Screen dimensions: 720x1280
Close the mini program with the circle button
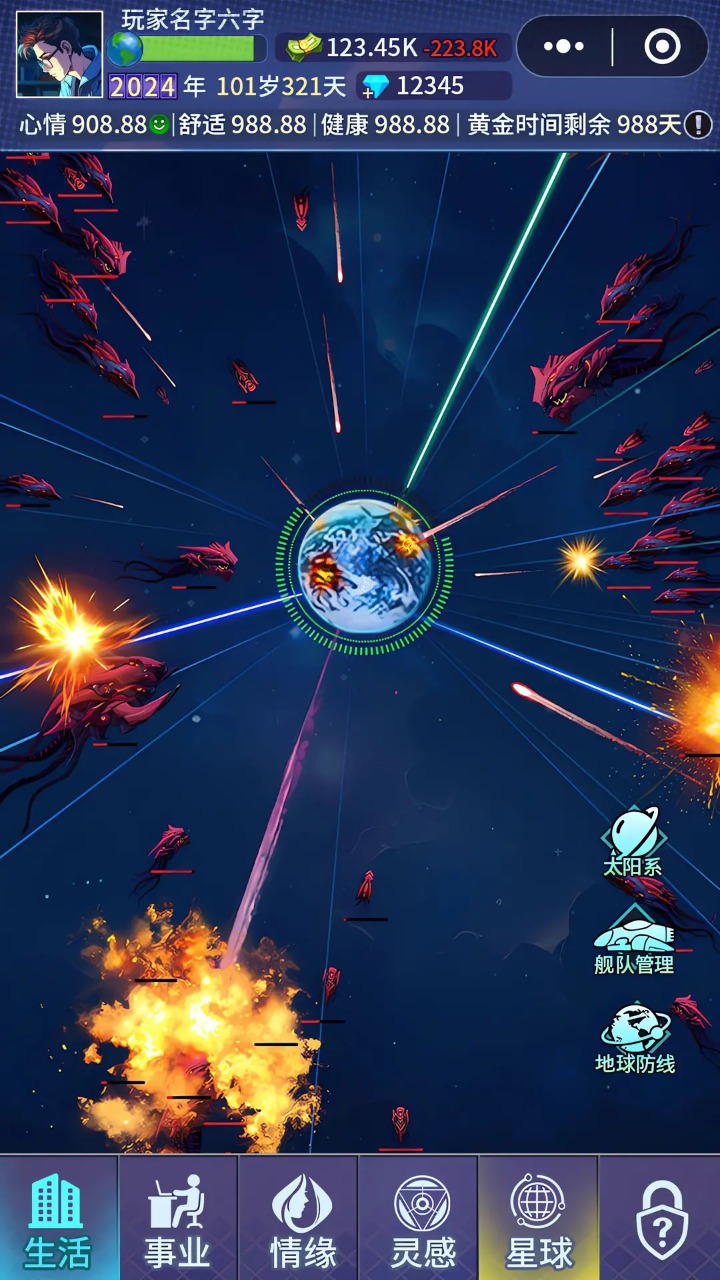[662, 46]
